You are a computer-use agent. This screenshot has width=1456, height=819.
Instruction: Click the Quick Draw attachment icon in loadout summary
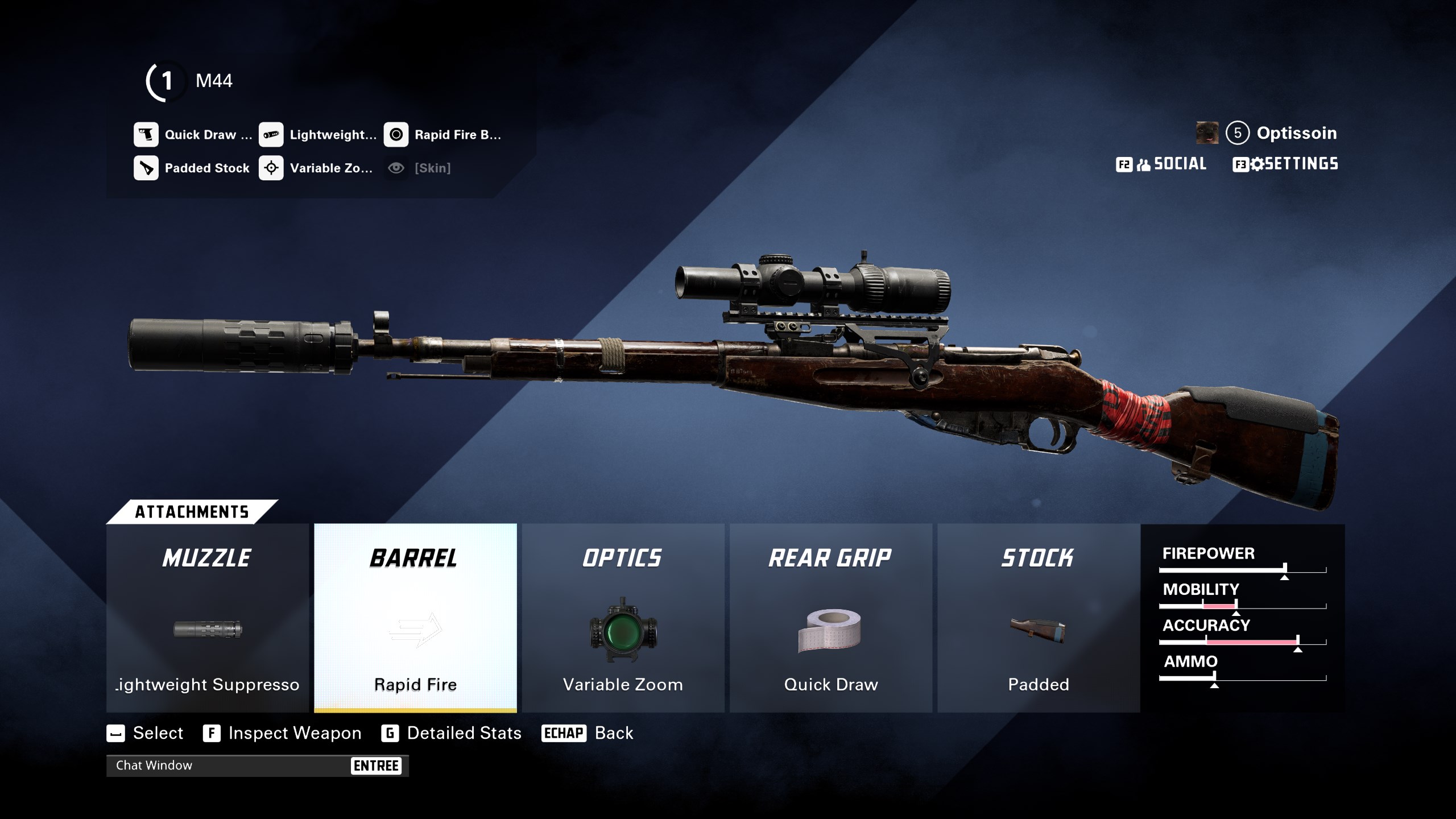pos(146,135)
